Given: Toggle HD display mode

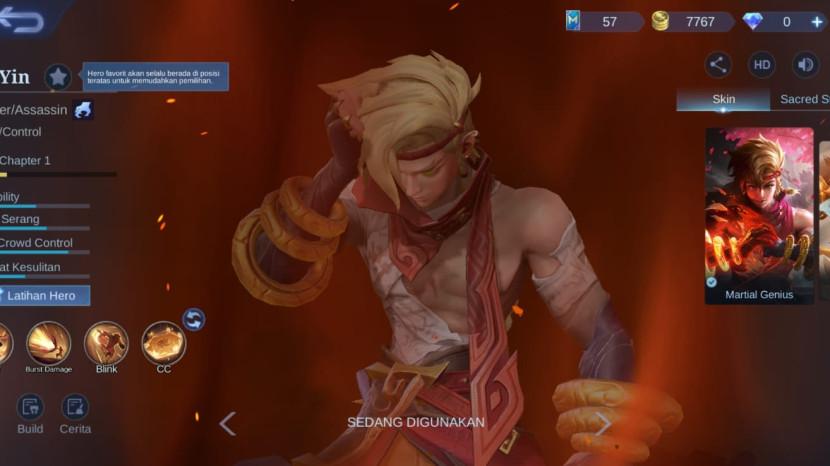Looking at the screenshot, I should pyautogui.click(x=762, y=65).
